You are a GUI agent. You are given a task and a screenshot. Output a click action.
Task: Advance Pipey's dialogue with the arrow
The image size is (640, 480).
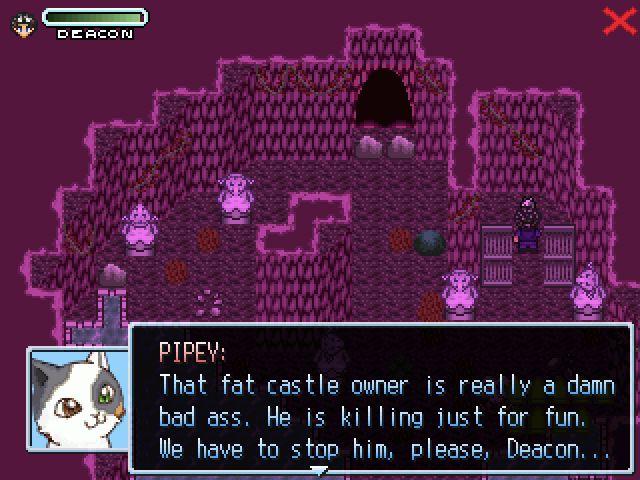pyautogui.click(x=318, y=468)
